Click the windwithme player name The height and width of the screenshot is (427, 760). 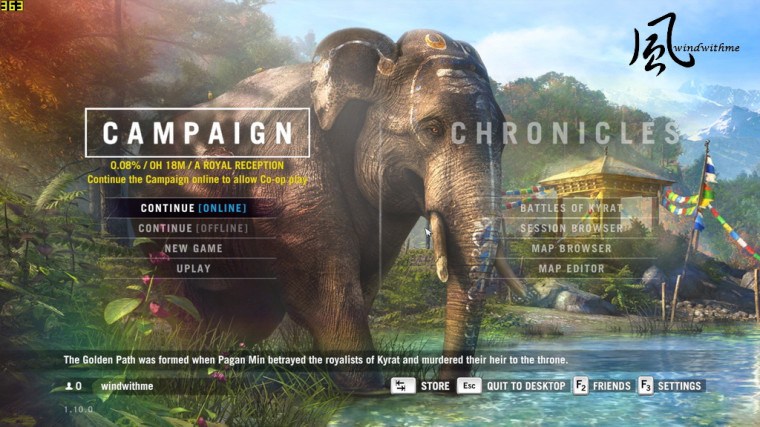tap(128, 386)
